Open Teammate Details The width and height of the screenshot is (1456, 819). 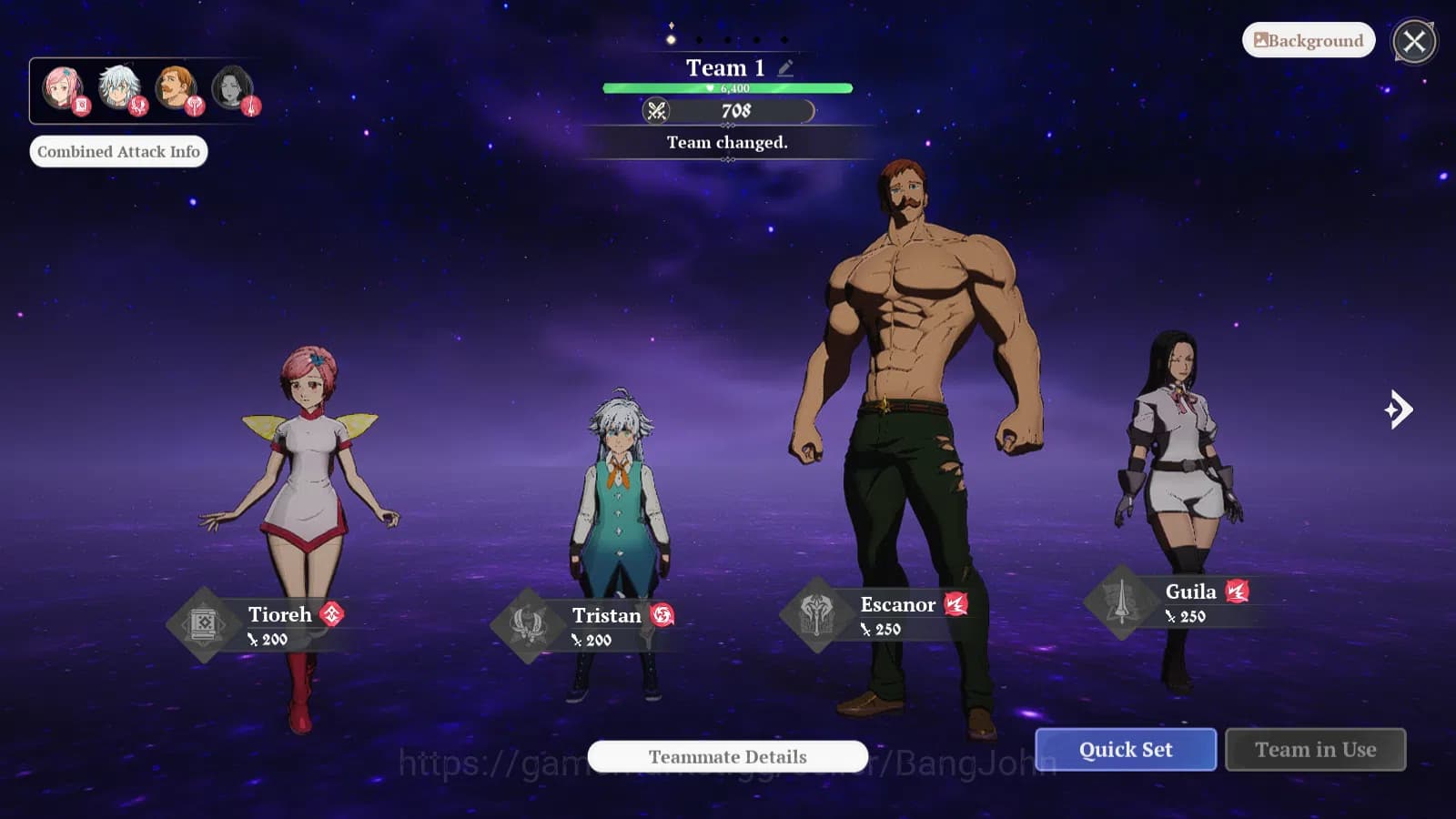click(727, 756)
